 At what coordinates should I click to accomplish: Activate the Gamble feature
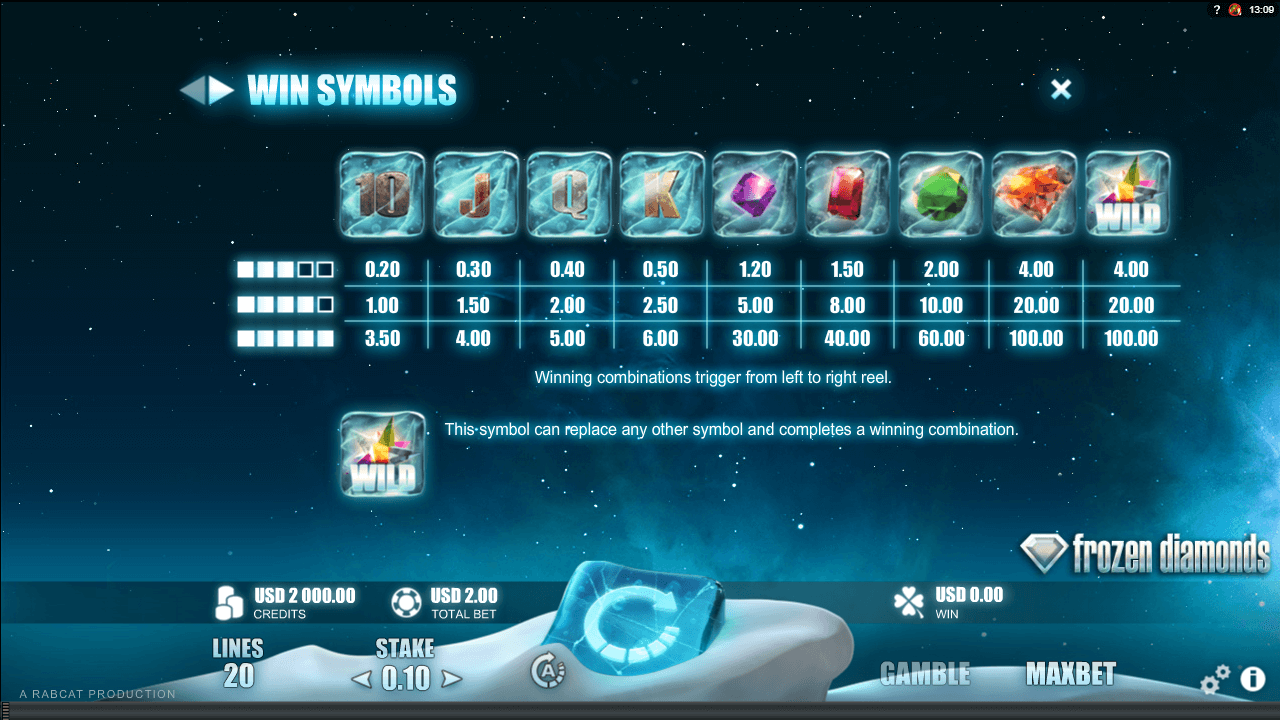point(925,674)
